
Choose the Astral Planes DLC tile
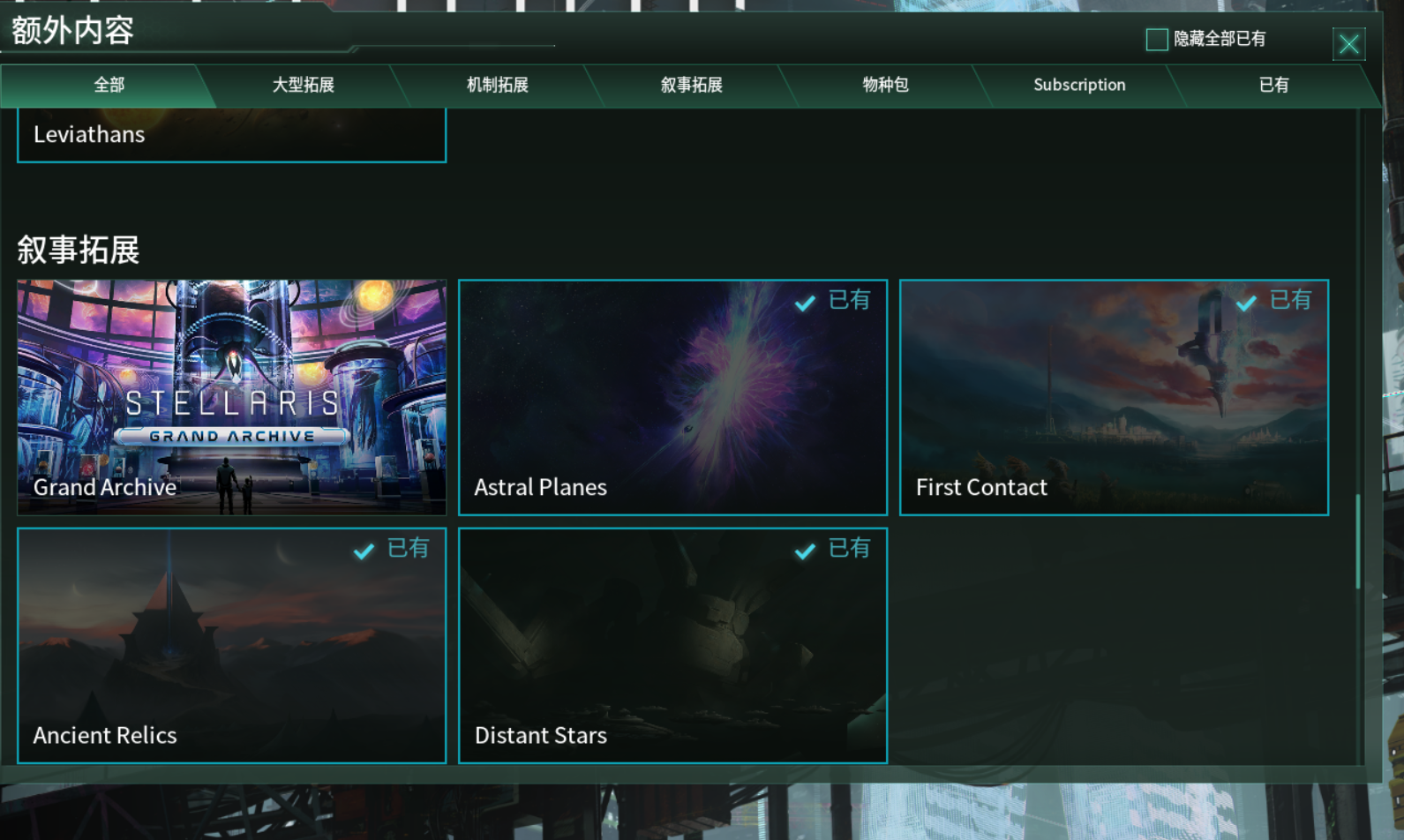[672, 397]
